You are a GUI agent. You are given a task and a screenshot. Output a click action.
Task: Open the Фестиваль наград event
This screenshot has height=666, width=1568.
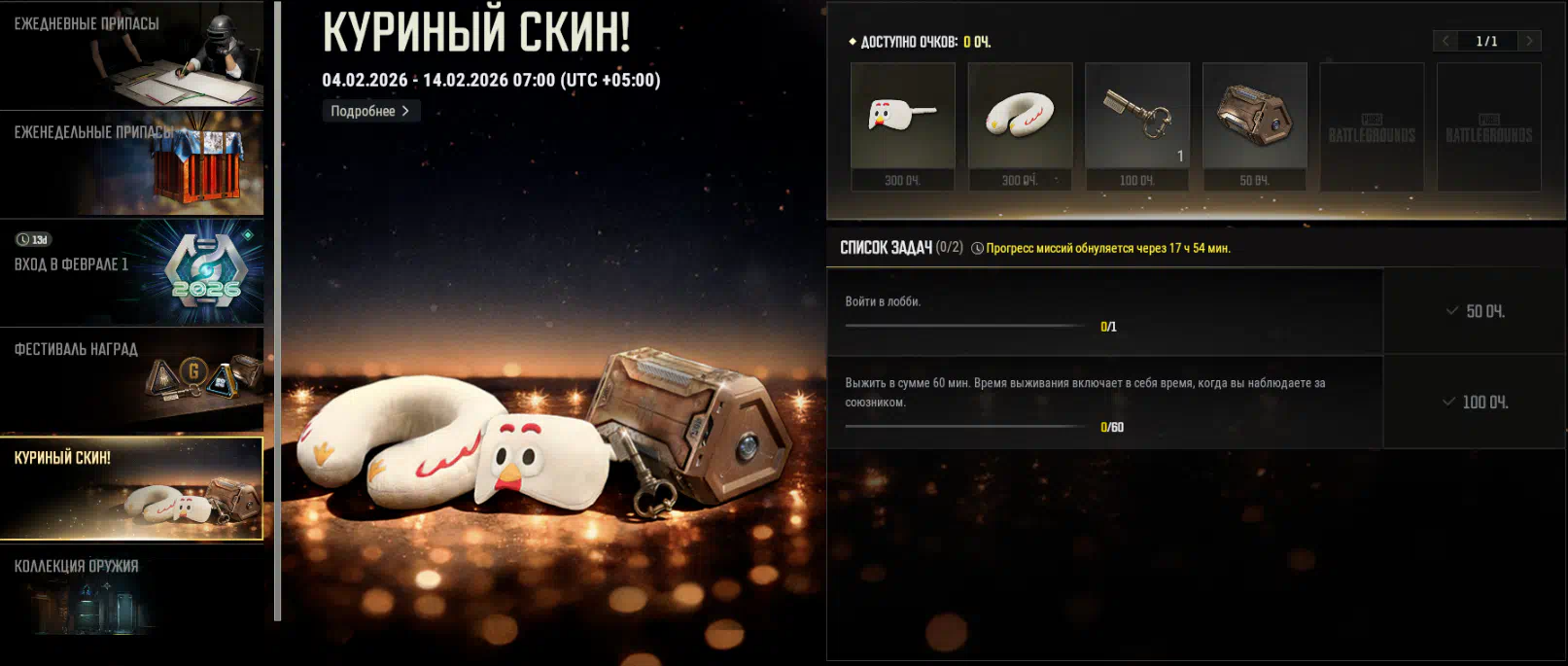[x=131, y=380]
